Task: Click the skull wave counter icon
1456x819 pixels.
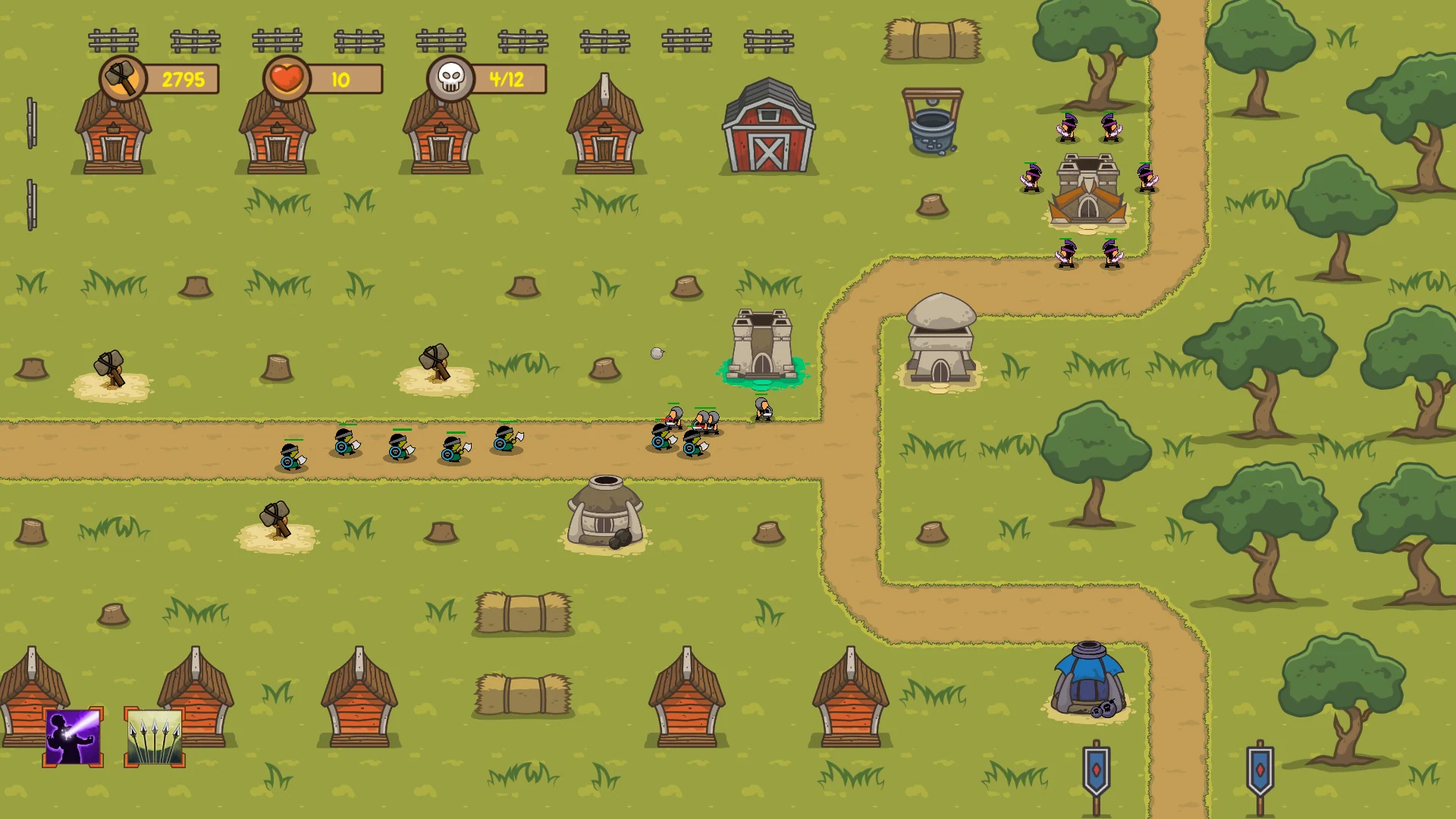Action: point(449,78)
